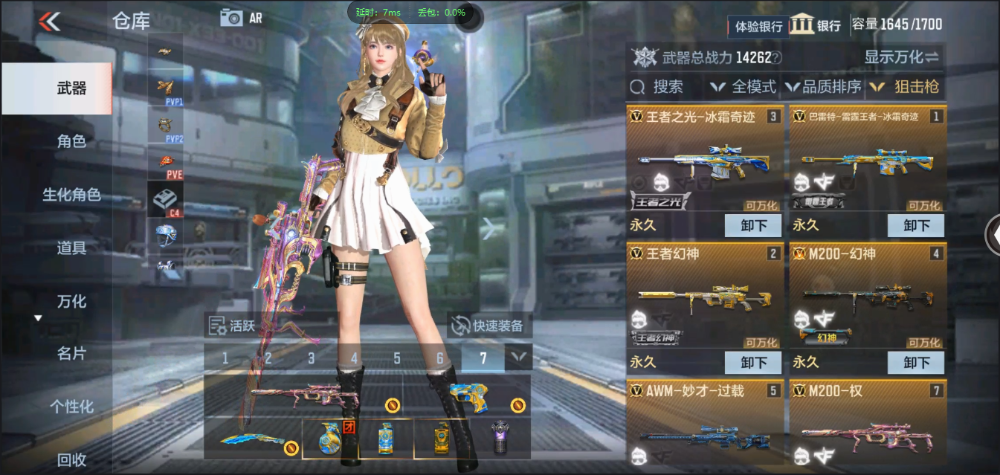
Task: Open the 银行 bank
Action: [815, 25]
